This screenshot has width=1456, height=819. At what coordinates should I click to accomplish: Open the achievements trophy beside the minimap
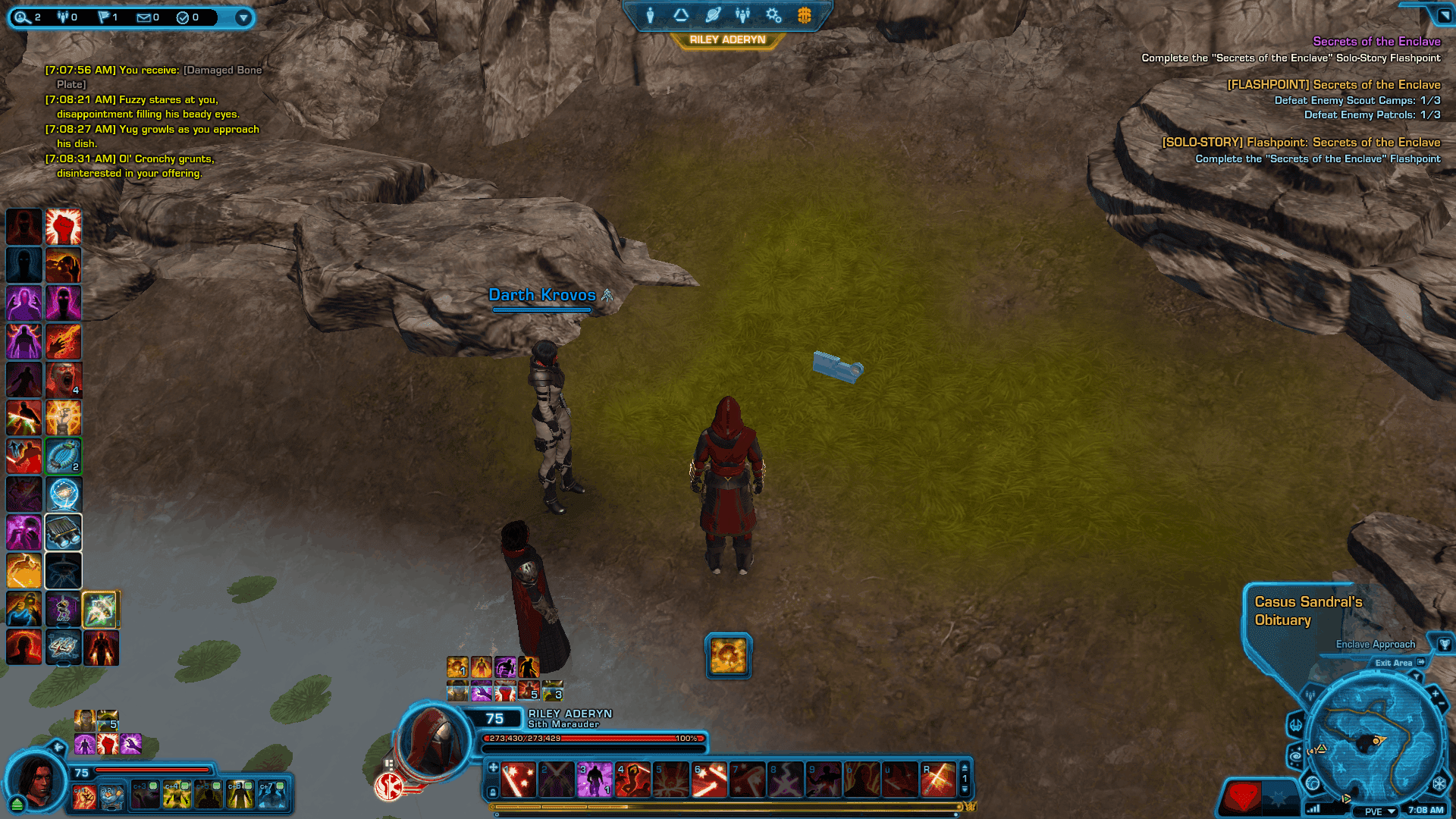(1445, 644)
